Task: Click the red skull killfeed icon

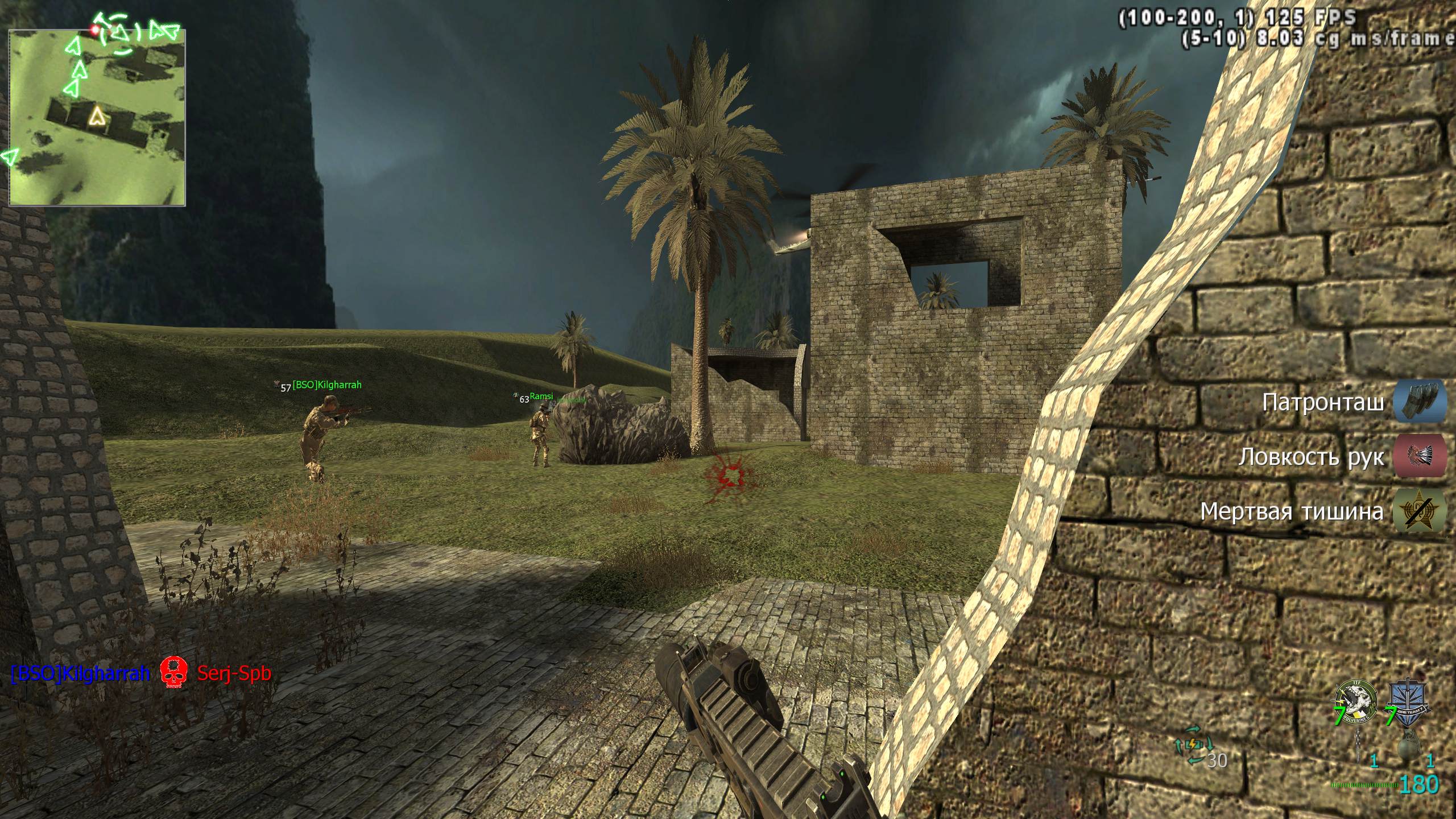Action: coord(174,673)
